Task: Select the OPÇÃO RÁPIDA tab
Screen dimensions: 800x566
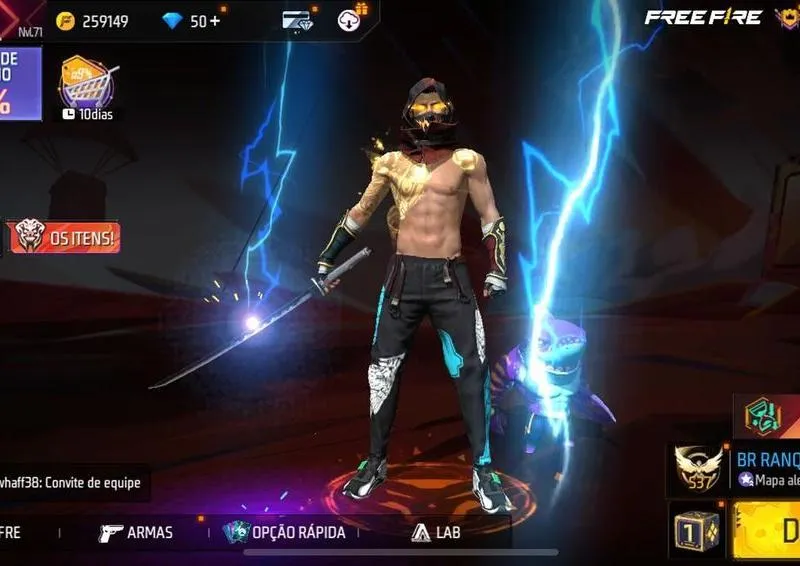Action: point(285,533)
